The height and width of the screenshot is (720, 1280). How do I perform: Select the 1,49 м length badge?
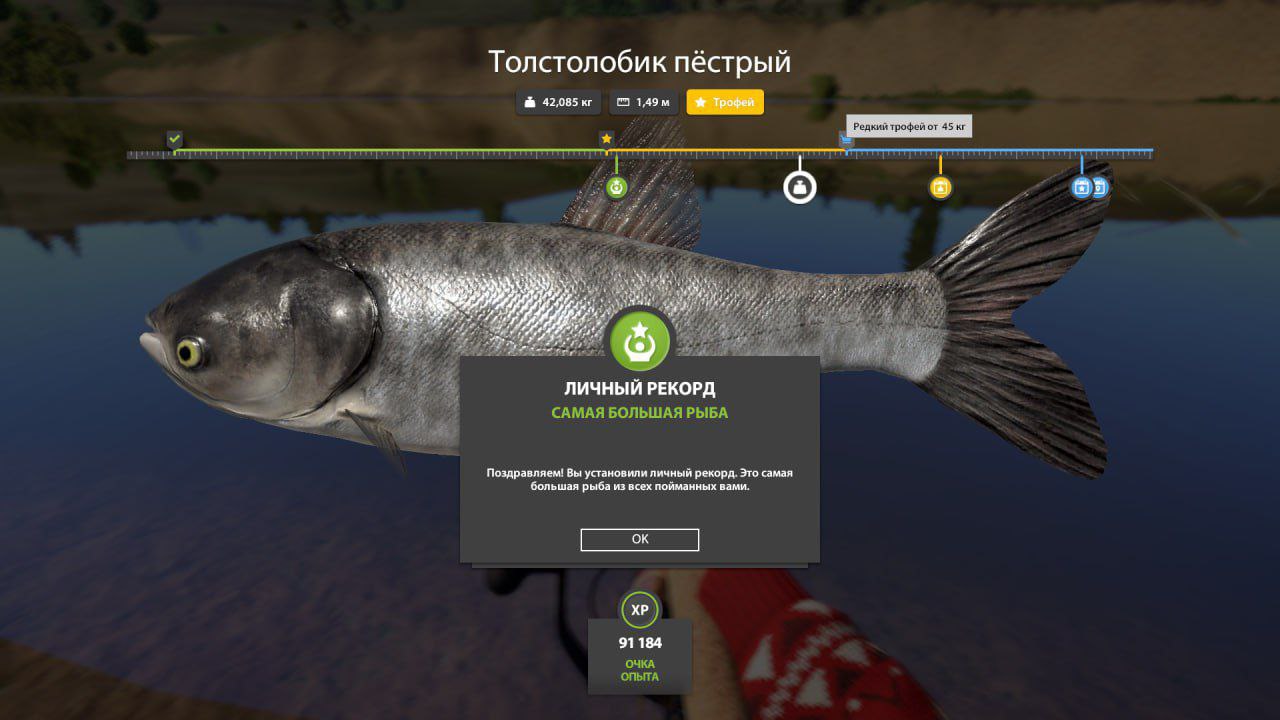click(x=643, y=102)
